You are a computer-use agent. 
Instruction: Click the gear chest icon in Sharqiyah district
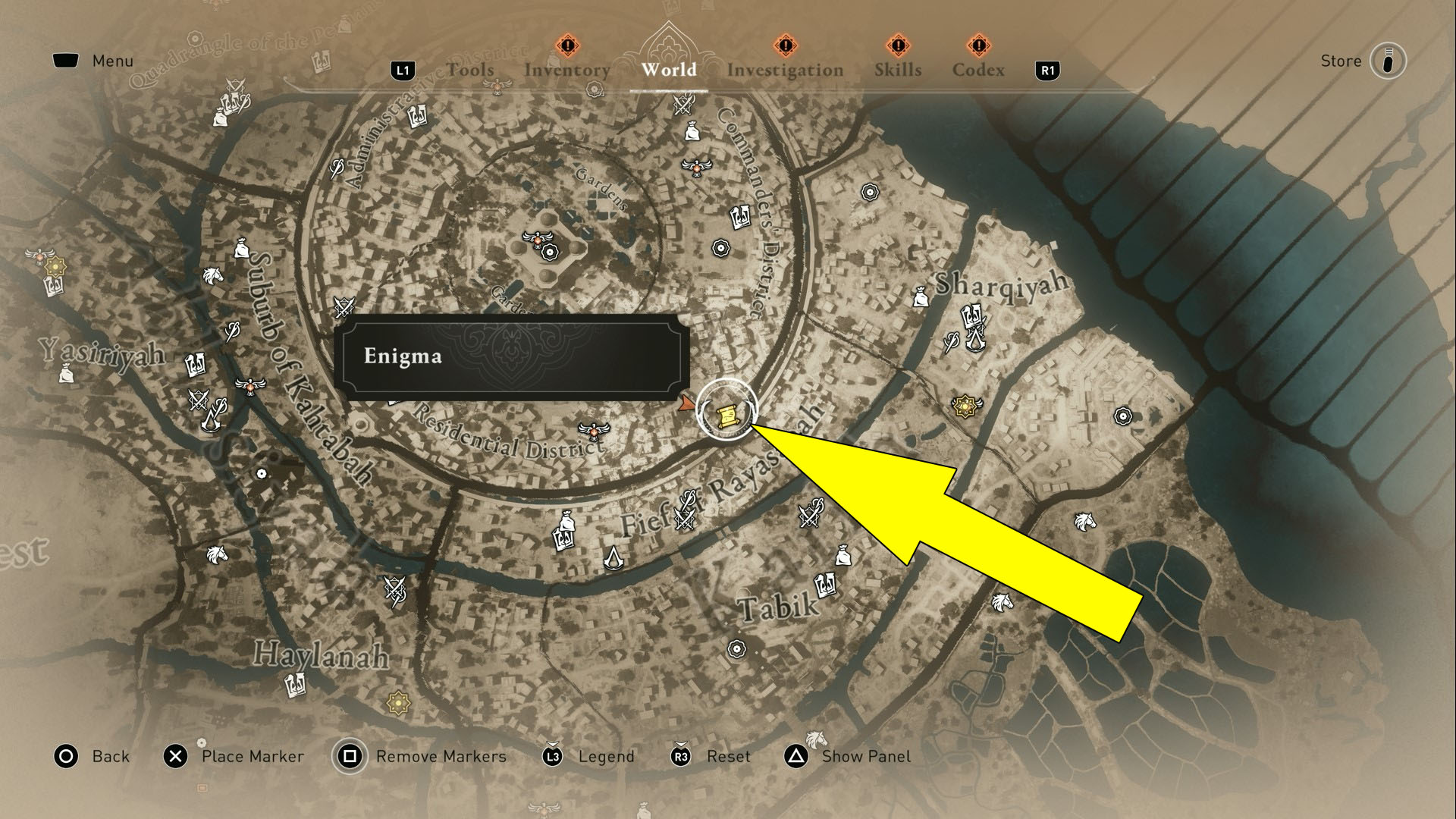1122,414
